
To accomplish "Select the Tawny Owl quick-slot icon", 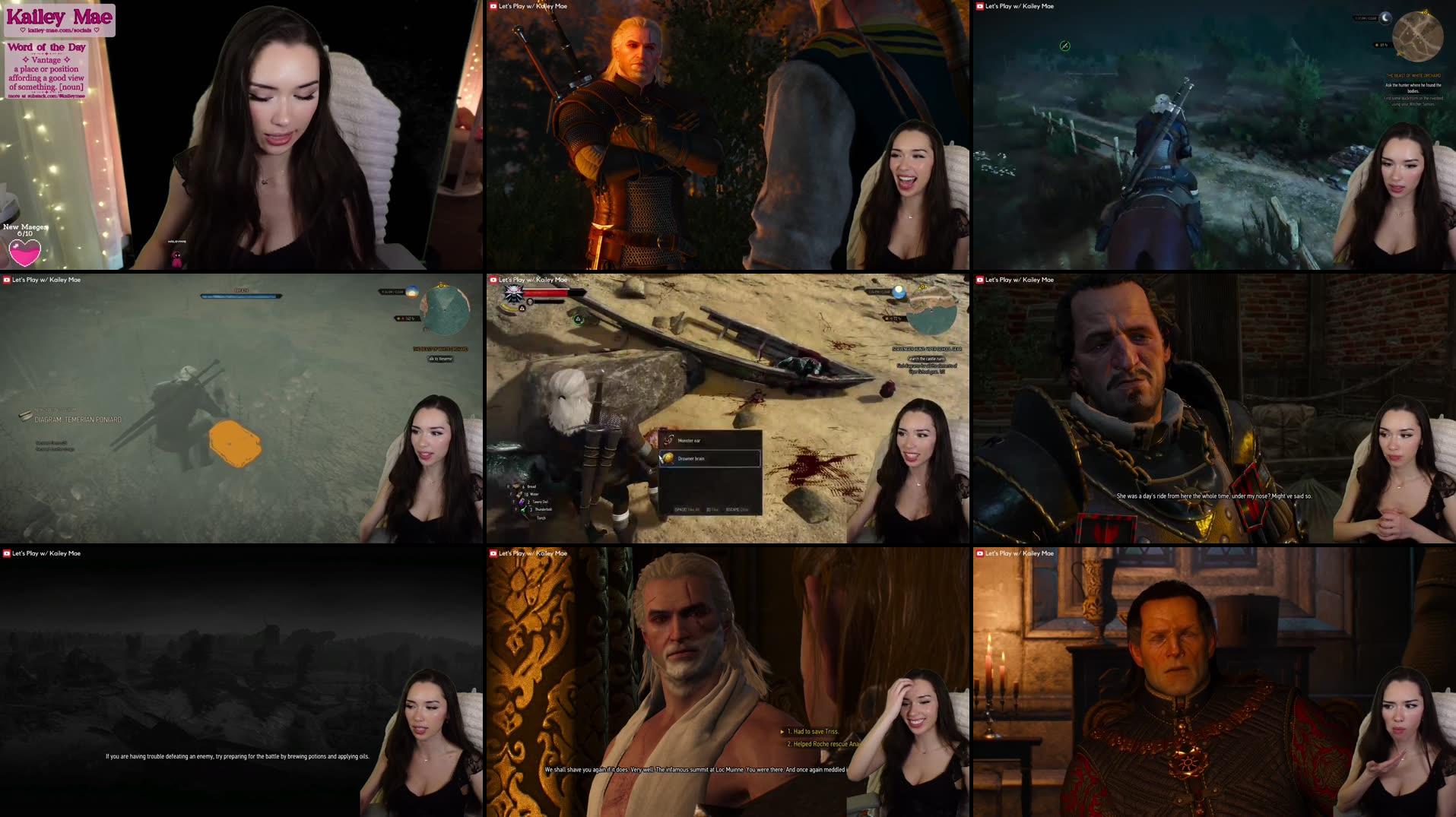I will click(522, 502).
